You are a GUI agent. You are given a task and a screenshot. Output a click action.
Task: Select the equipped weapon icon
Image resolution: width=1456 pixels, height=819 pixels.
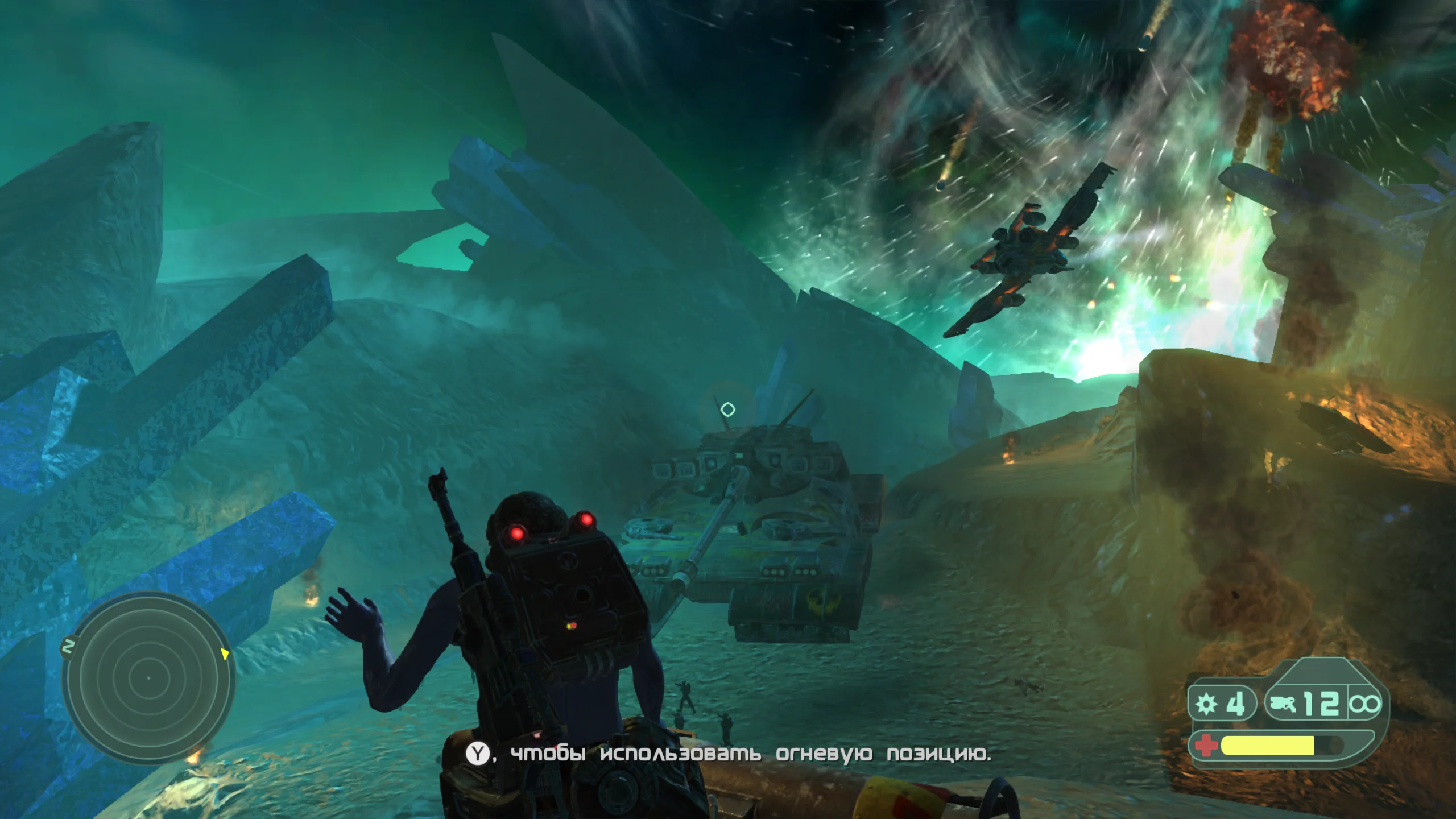click(1284, 705)
